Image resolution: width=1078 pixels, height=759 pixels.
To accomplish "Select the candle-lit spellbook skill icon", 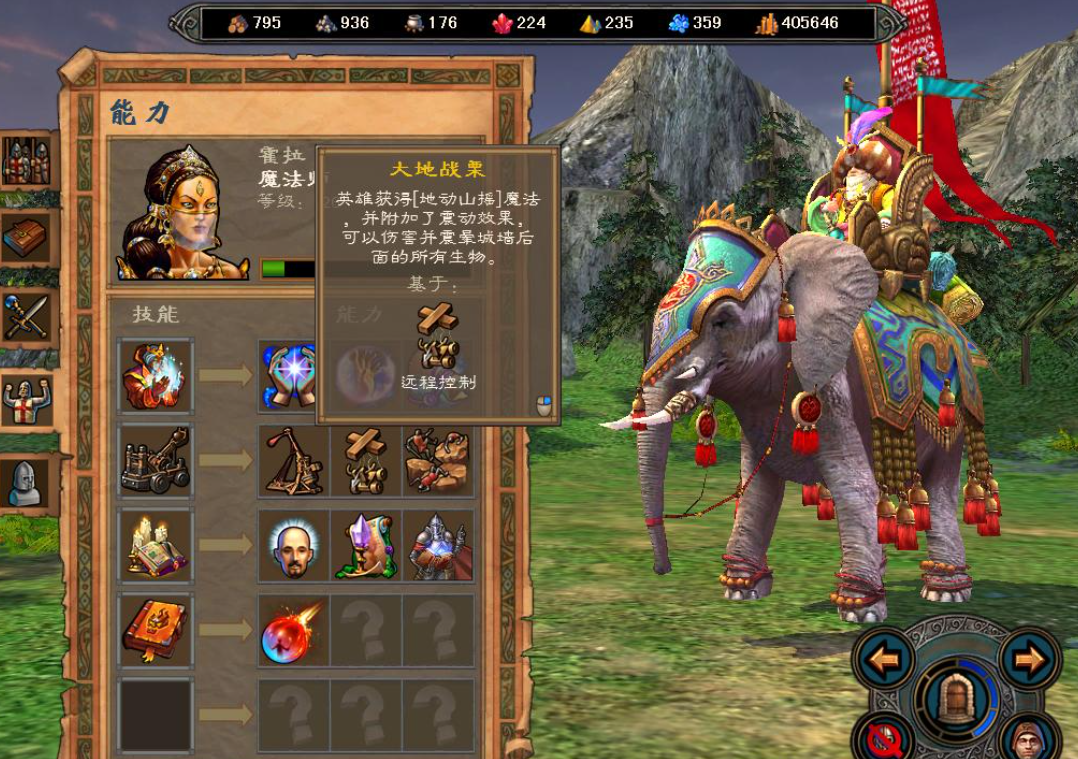I will [156, 545].
